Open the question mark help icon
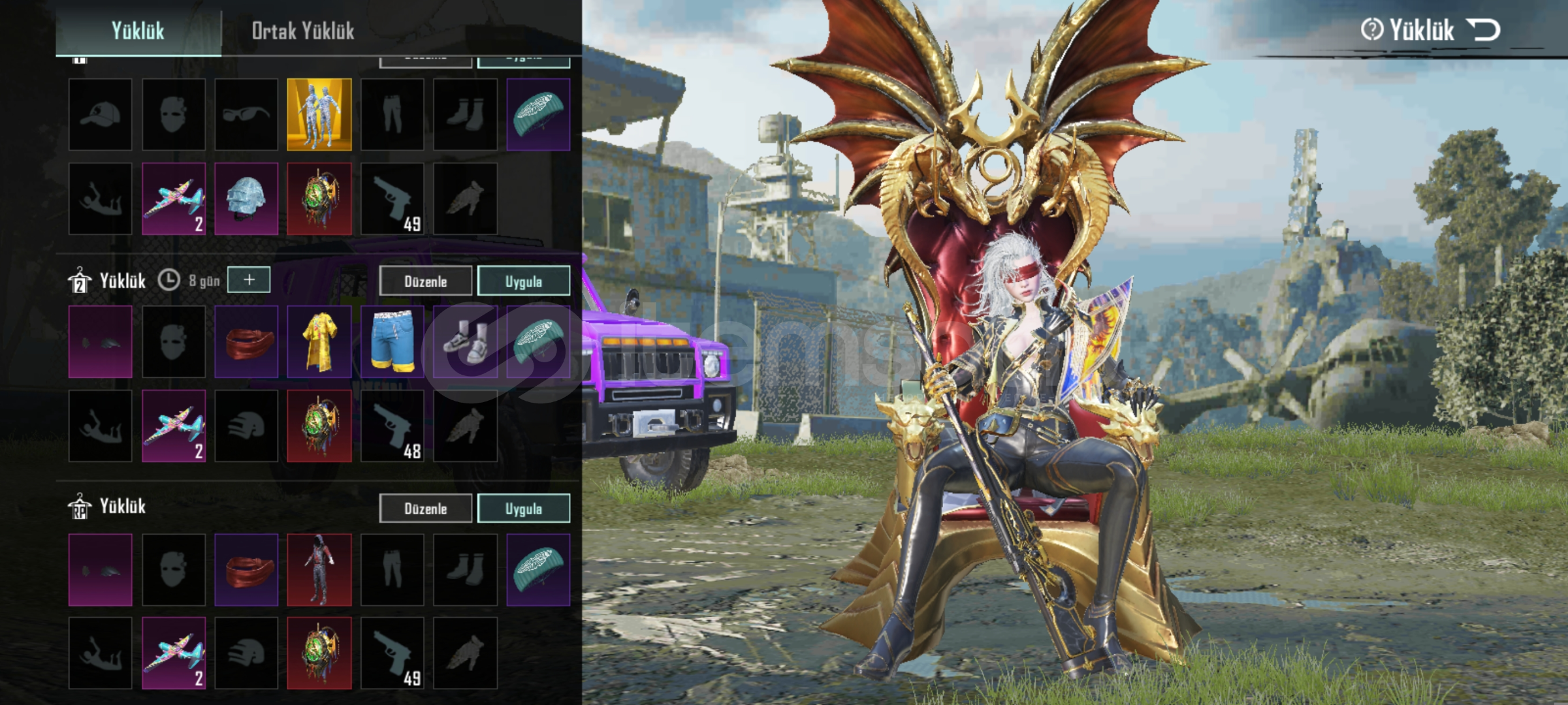 point(1371,29)
